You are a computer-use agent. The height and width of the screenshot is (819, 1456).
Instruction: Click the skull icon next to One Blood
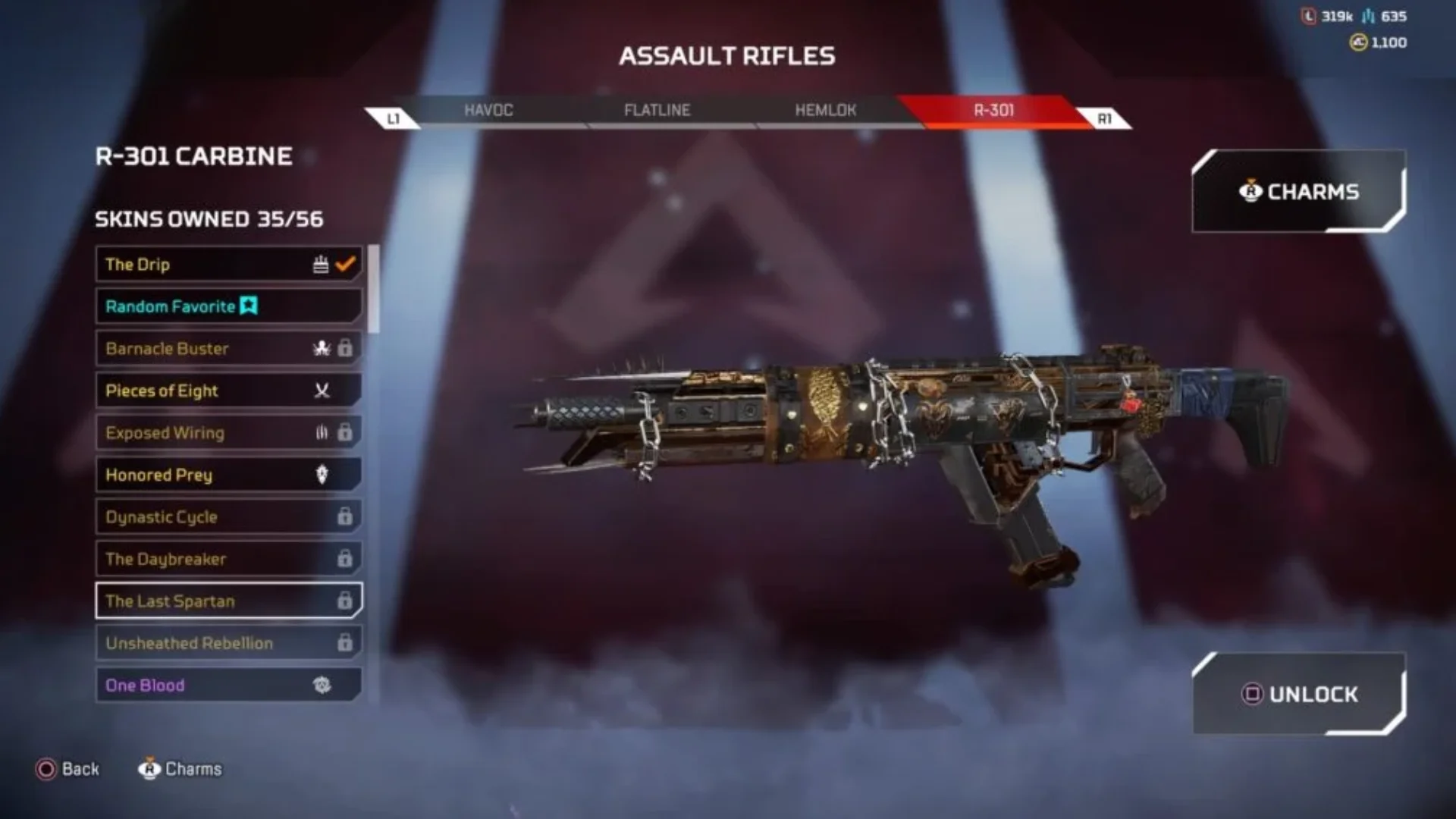coord(323,685)
